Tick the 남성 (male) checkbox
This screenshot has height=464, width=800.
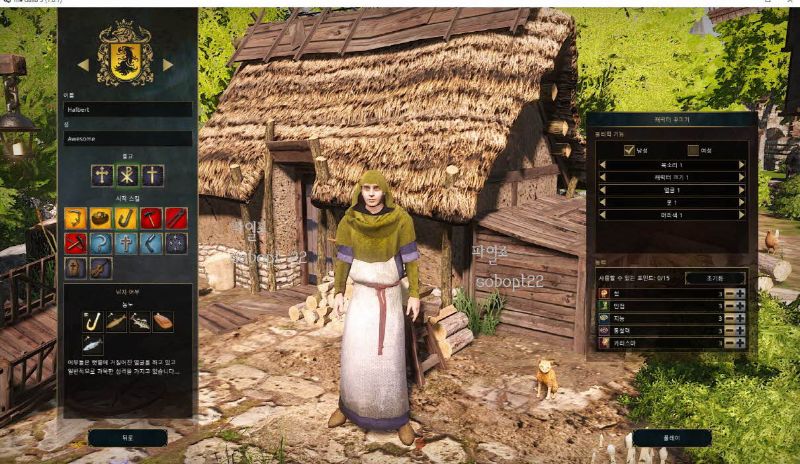point(629,150)
